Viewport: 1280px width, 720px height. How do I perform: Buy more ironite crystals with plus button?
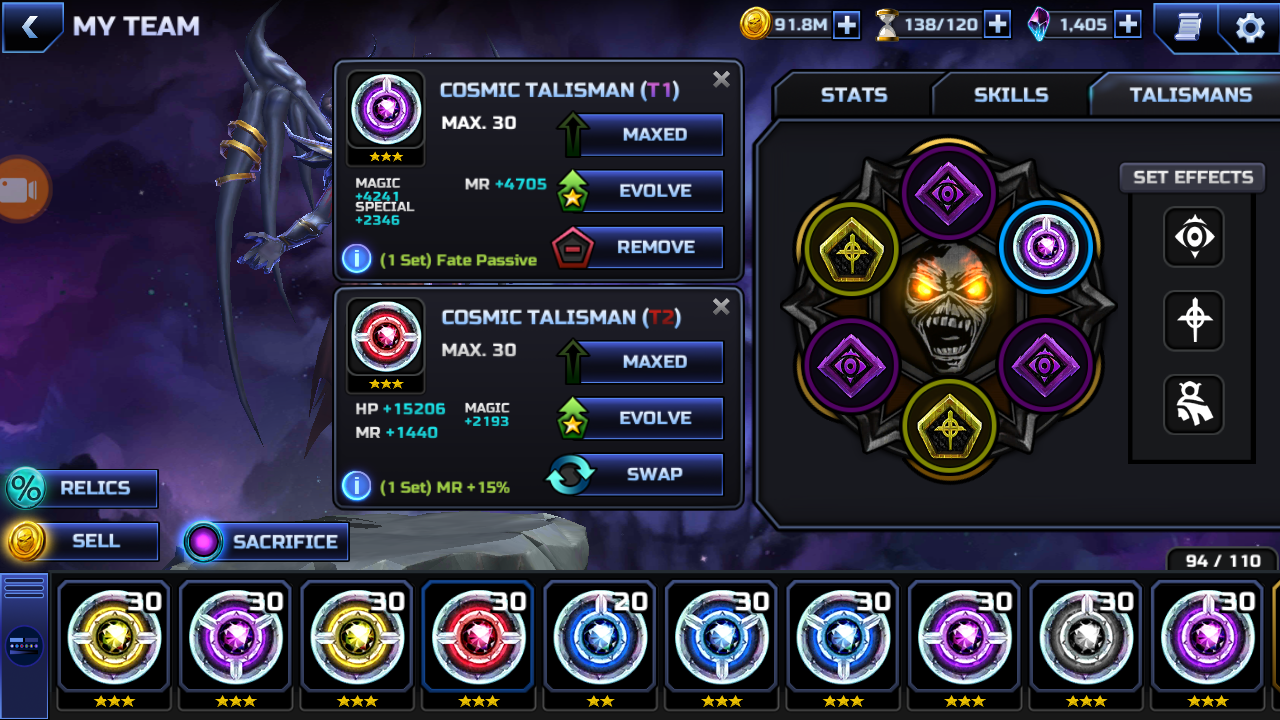click(1128, 25)
